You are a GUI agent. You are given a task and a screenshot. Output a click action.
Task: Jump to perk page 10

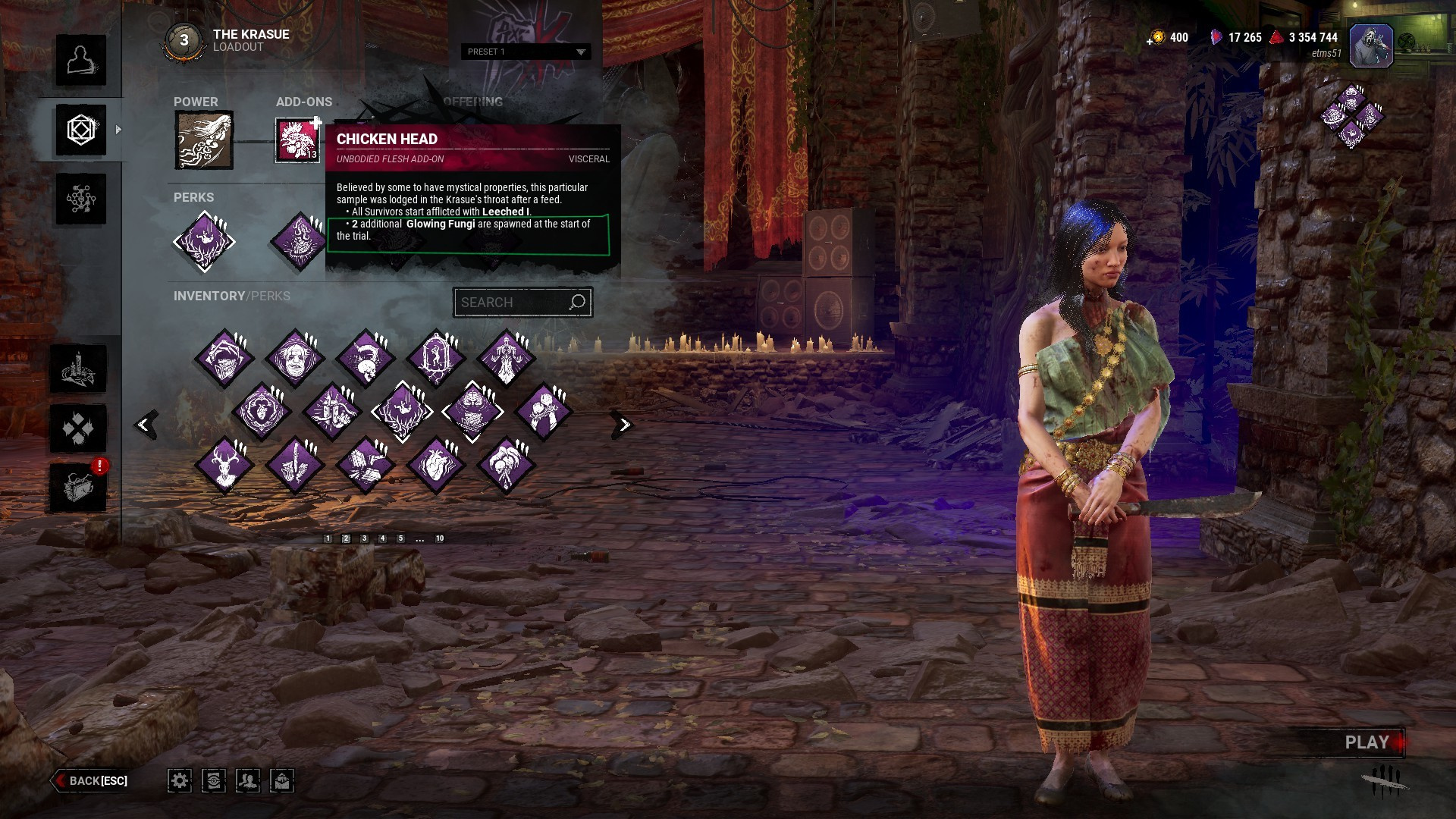pyautogui.click(x=439, y=538)
